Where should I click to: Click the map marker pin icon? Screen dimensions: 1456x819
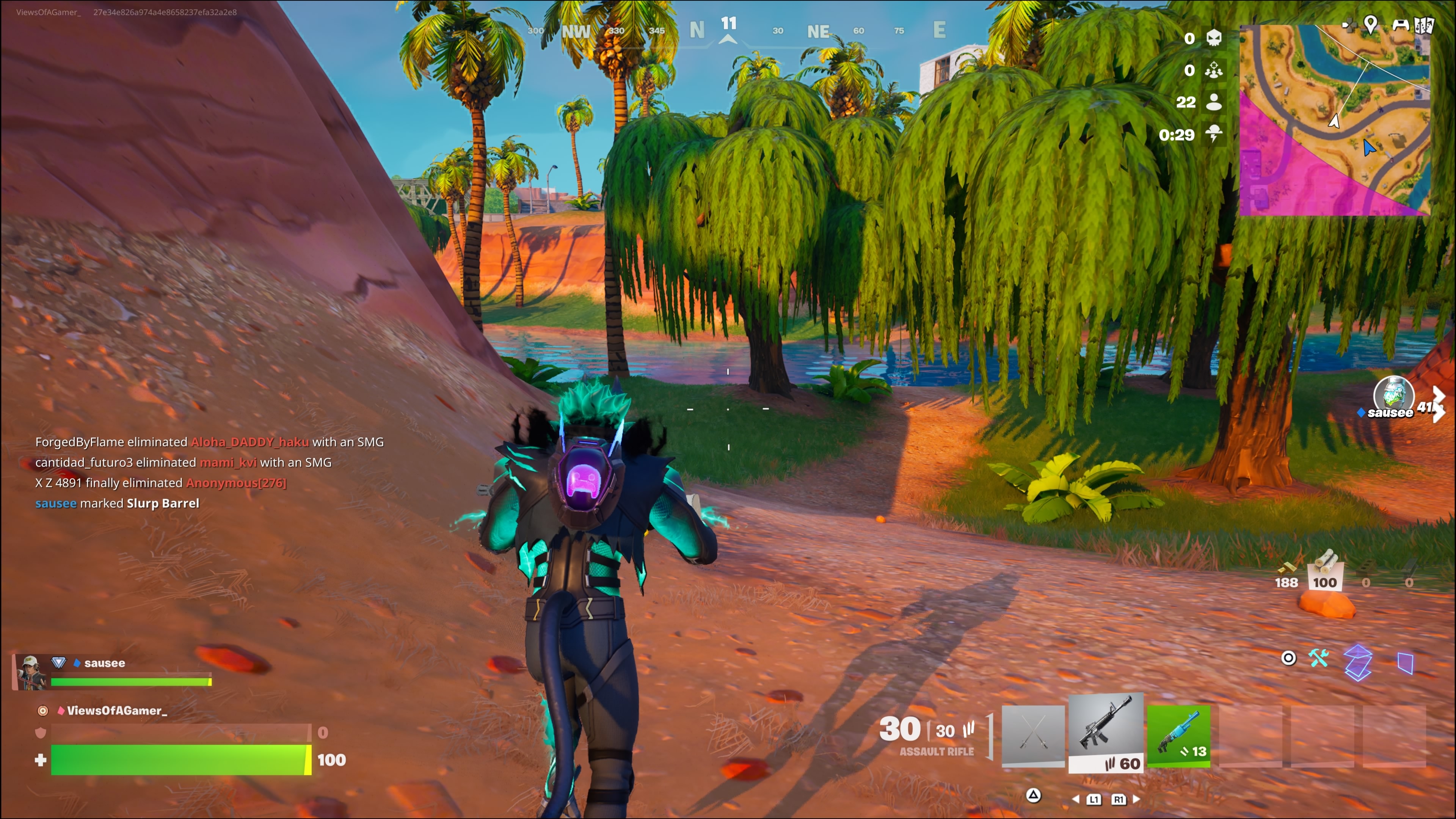1370,24
